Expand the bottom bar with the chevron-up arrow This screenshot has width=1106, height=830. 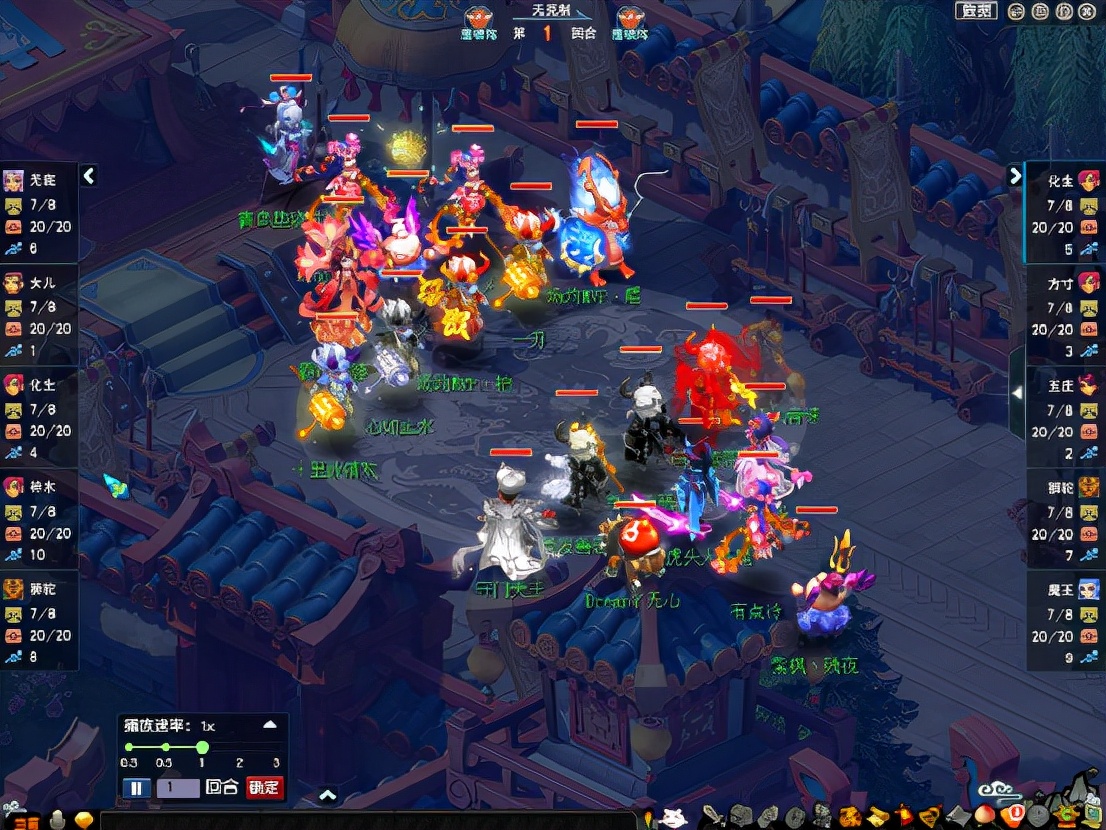[327, 796]
